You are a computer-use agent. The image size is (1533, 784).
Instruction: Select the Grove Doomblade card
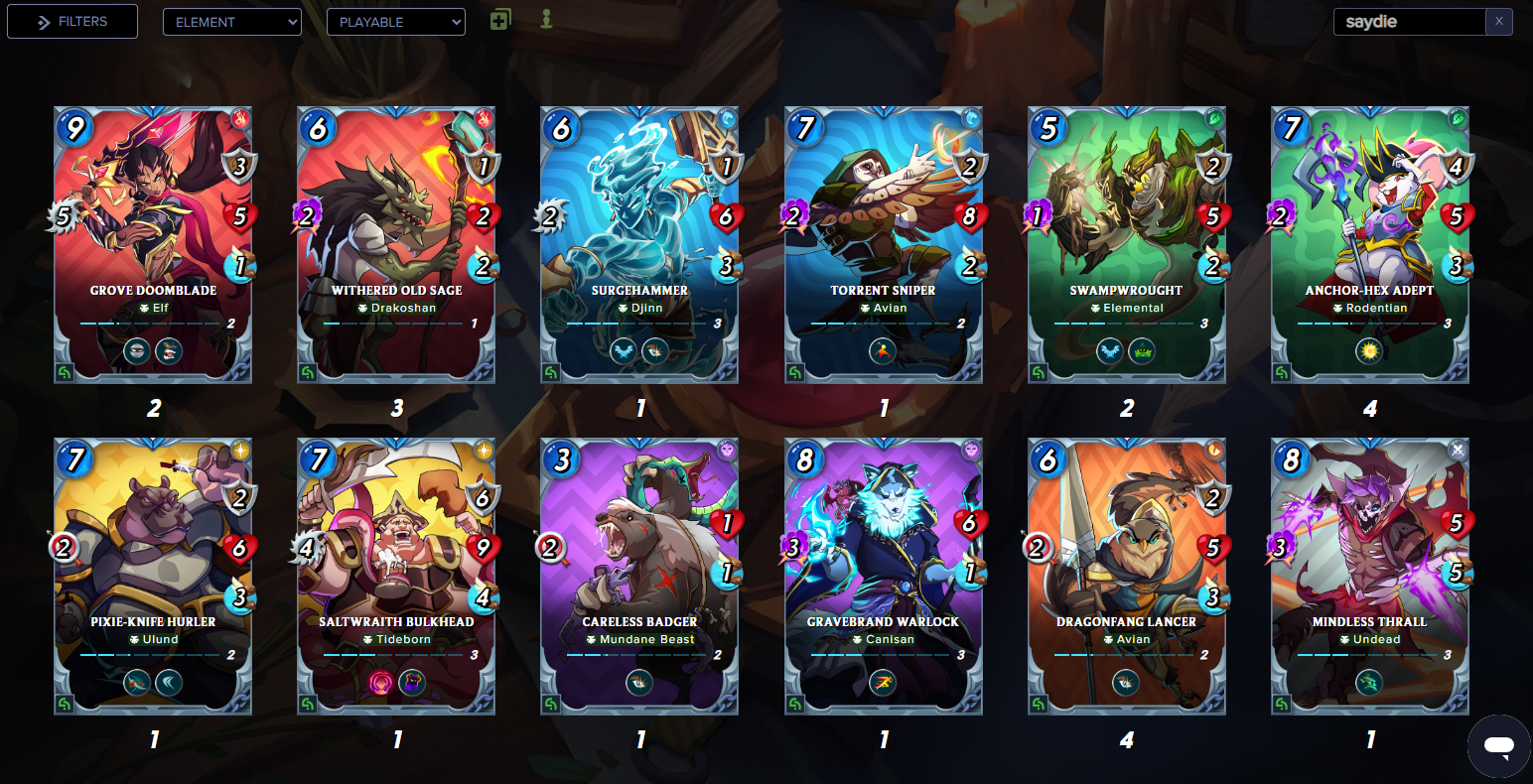153,243
